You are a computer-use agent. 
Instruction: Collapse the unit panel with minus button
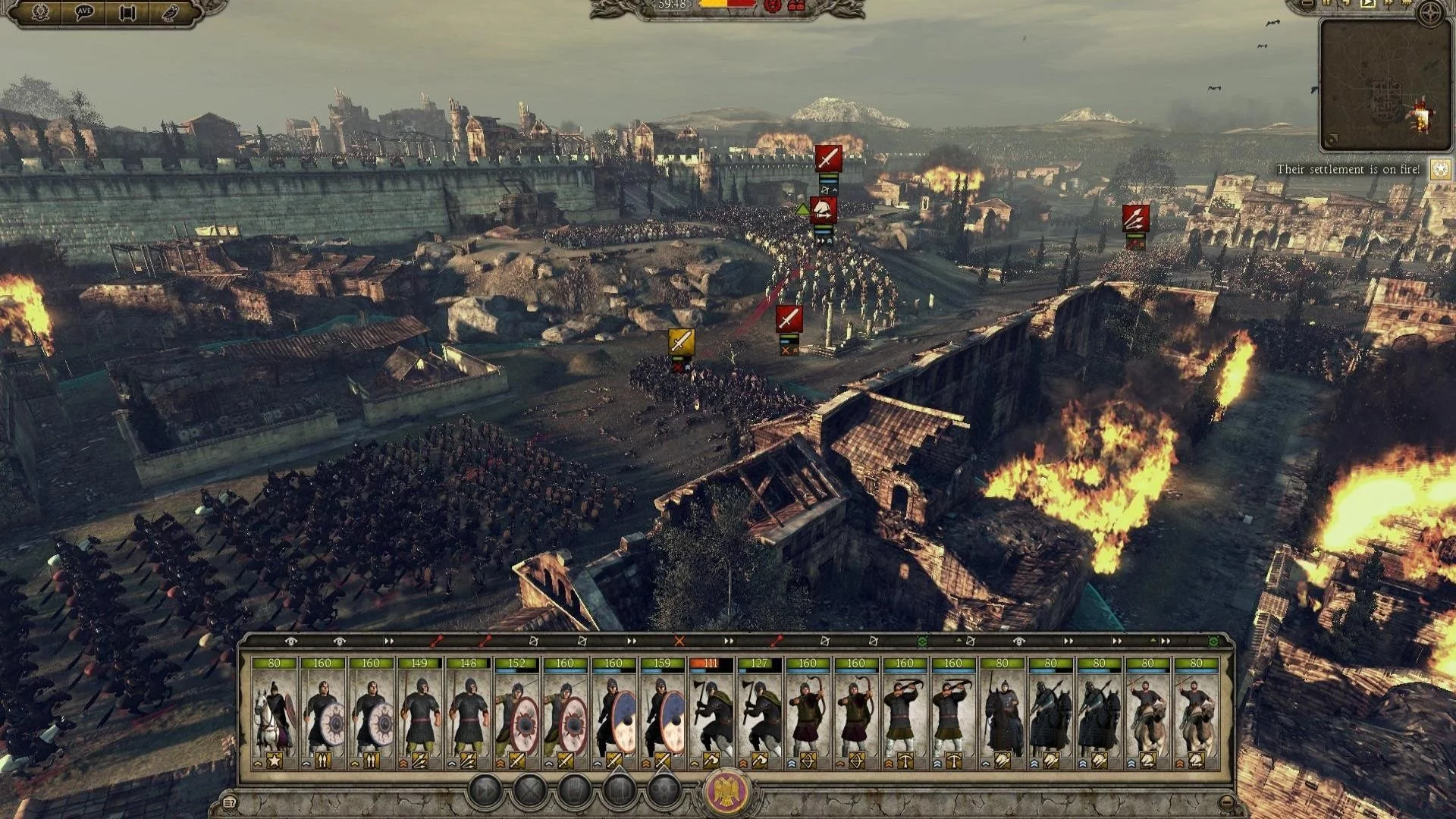coord(1227,802)
